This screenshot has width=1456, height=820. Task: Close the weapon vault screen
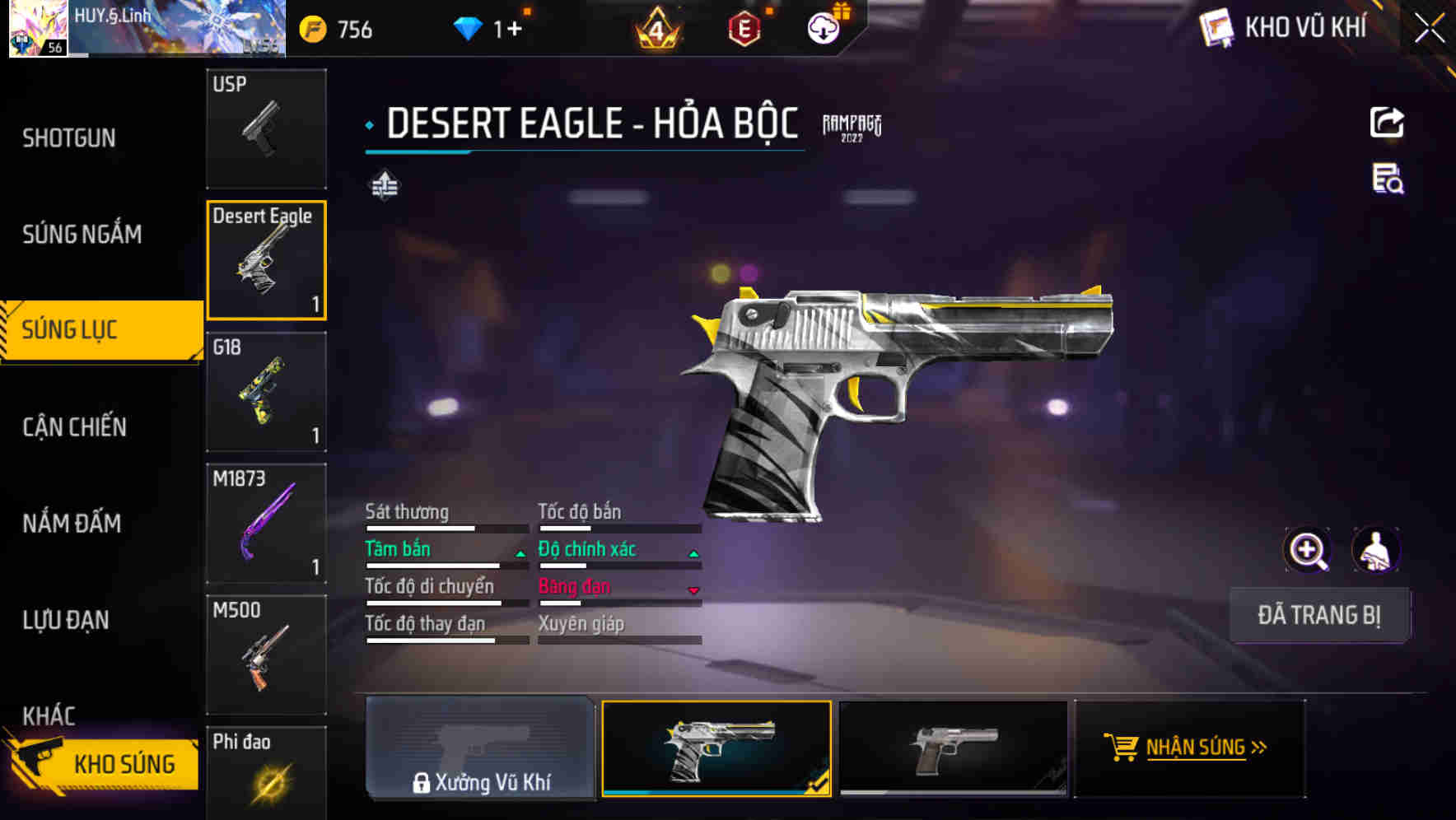pyautogui.click(x=1430, y=29)
